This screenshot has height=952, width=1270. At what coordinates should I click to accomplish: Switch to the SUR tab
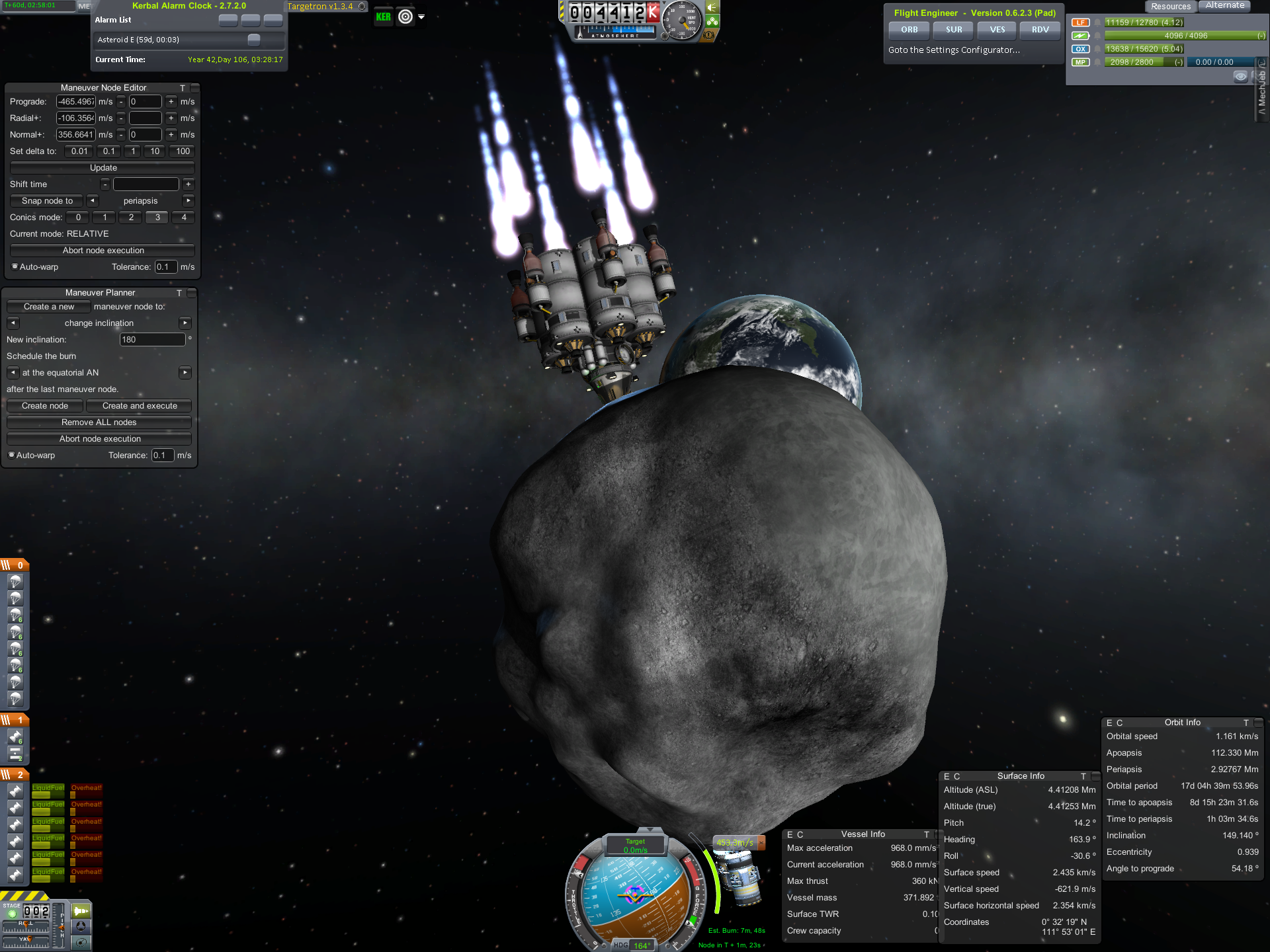pos(953,30)
